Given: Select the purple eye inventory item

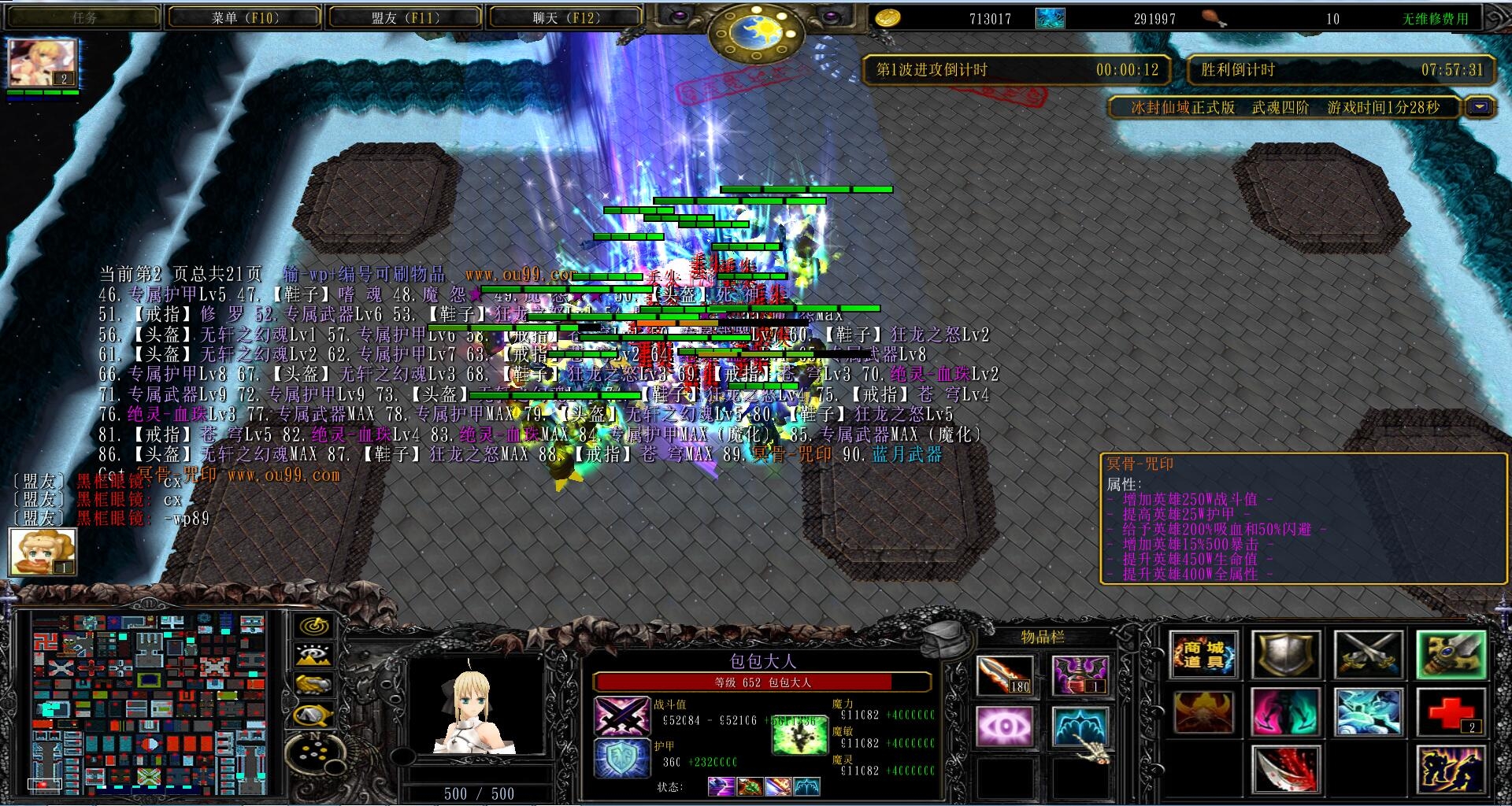Looking at the screenshot, I should [1005, 726].
